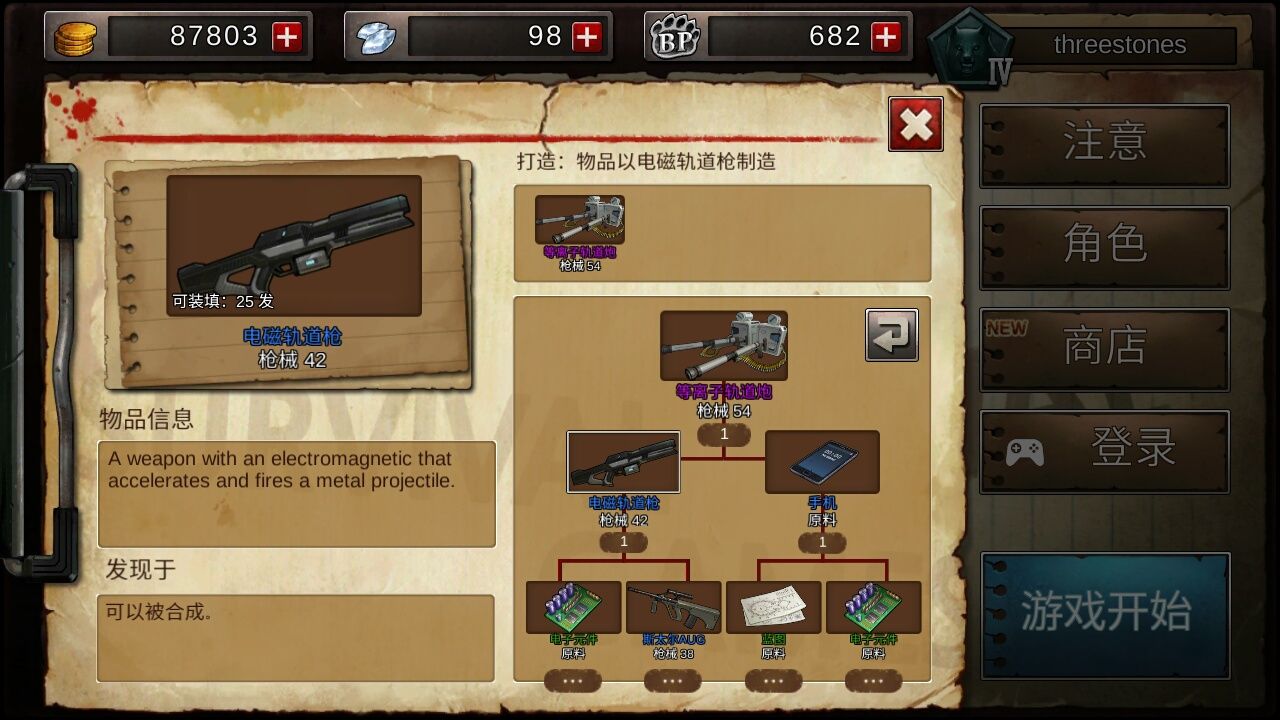Select the 蓝图 blueprint ingredient icon

773,604
